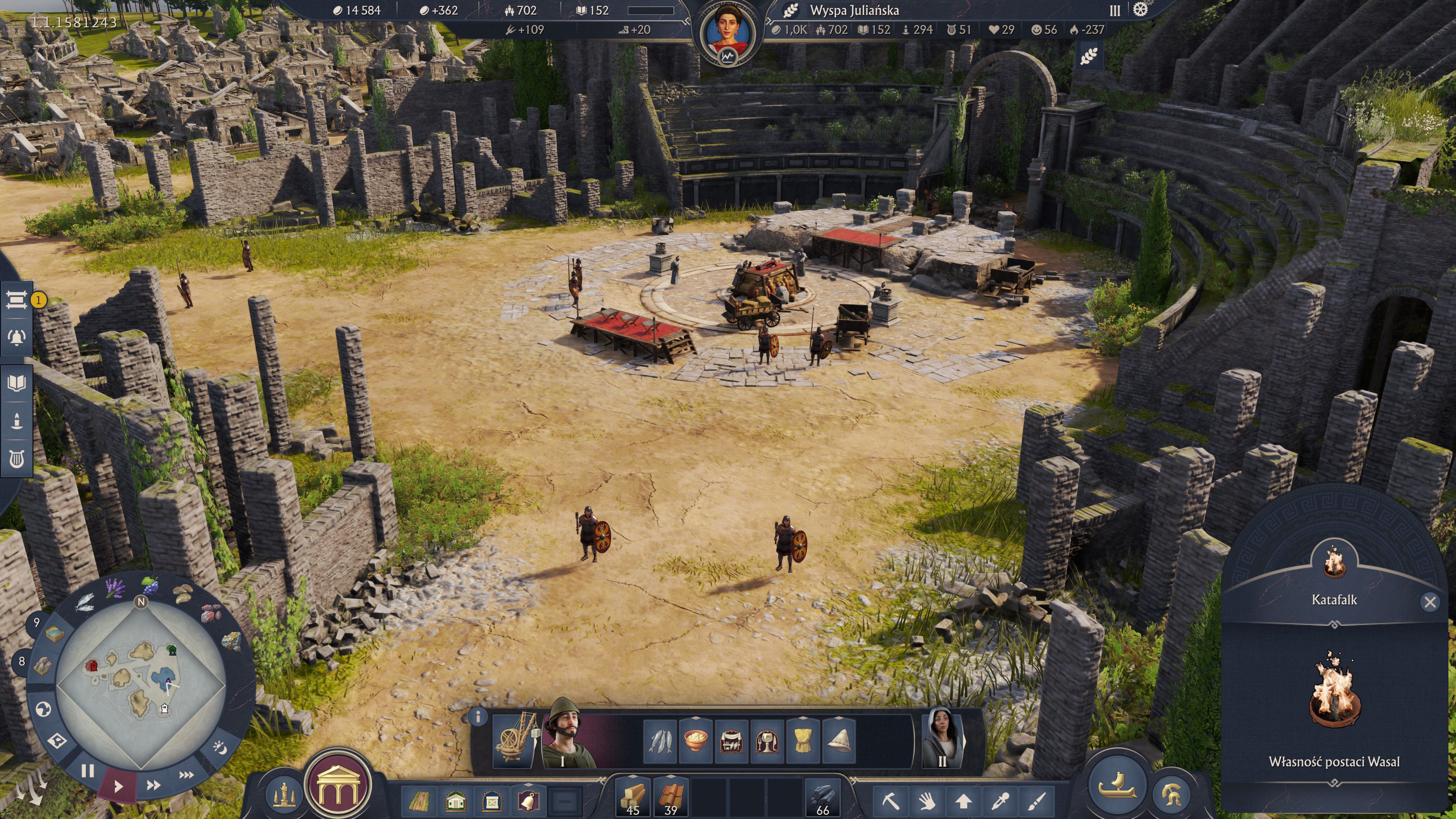Screen dimensions: 1456x819
Task: Select the porridge bowl icon
Action: pos(696,741)
